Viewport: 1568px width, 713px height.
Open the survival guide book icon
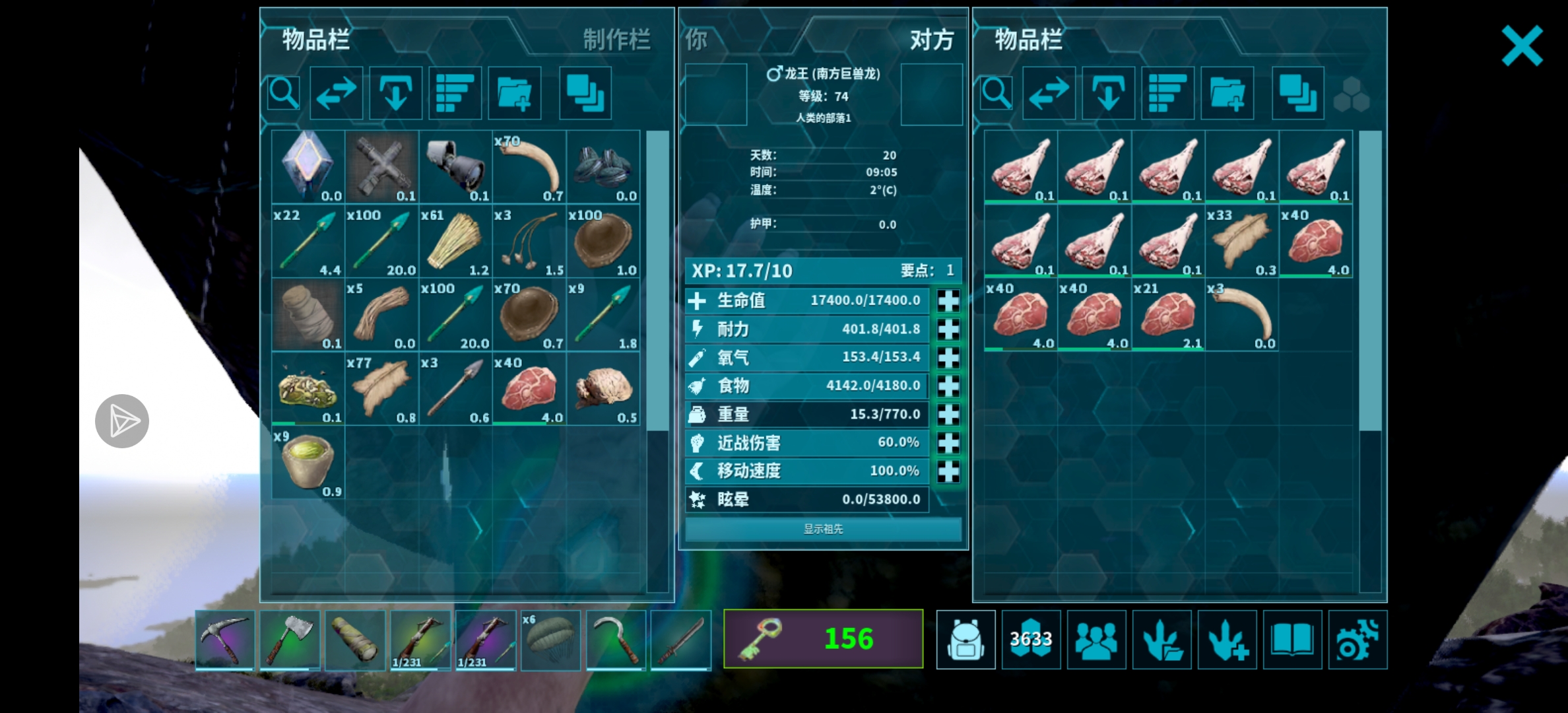[x=1292, y=640]
